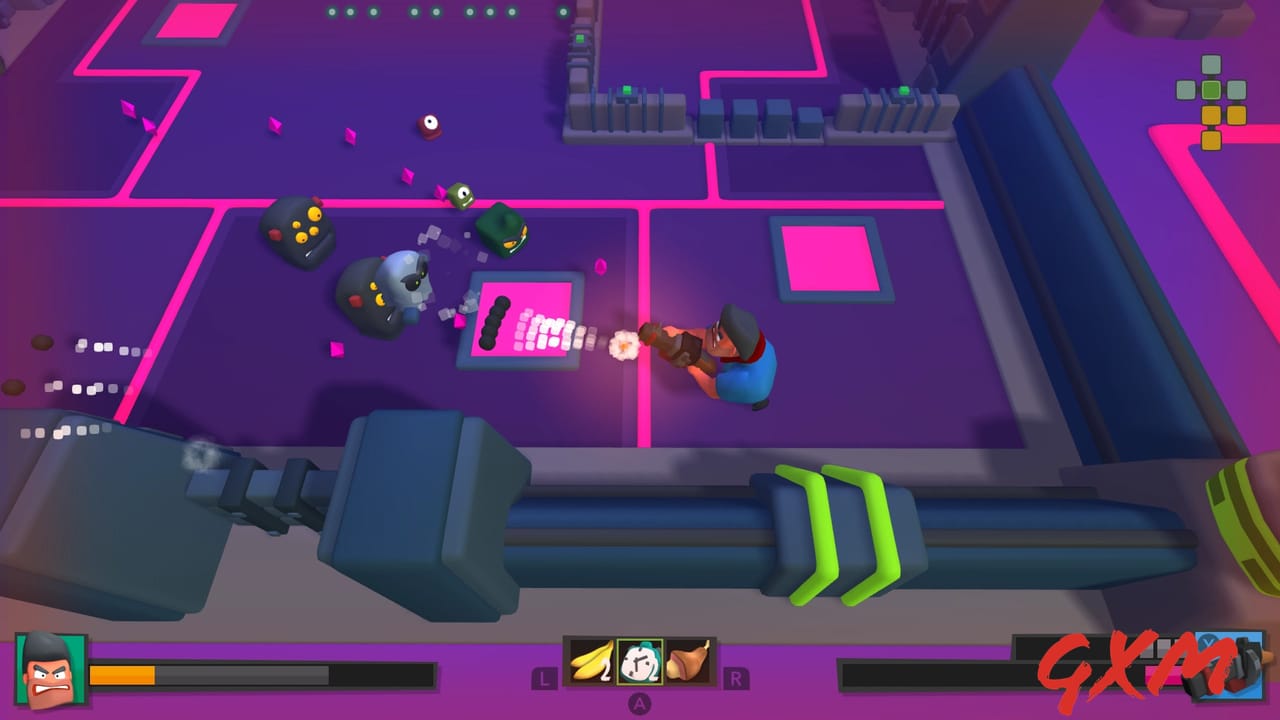The height and width of the screenshot is (720, 1280).
Task: Click the green center square on the mini-map
Action: (1211, 90)
